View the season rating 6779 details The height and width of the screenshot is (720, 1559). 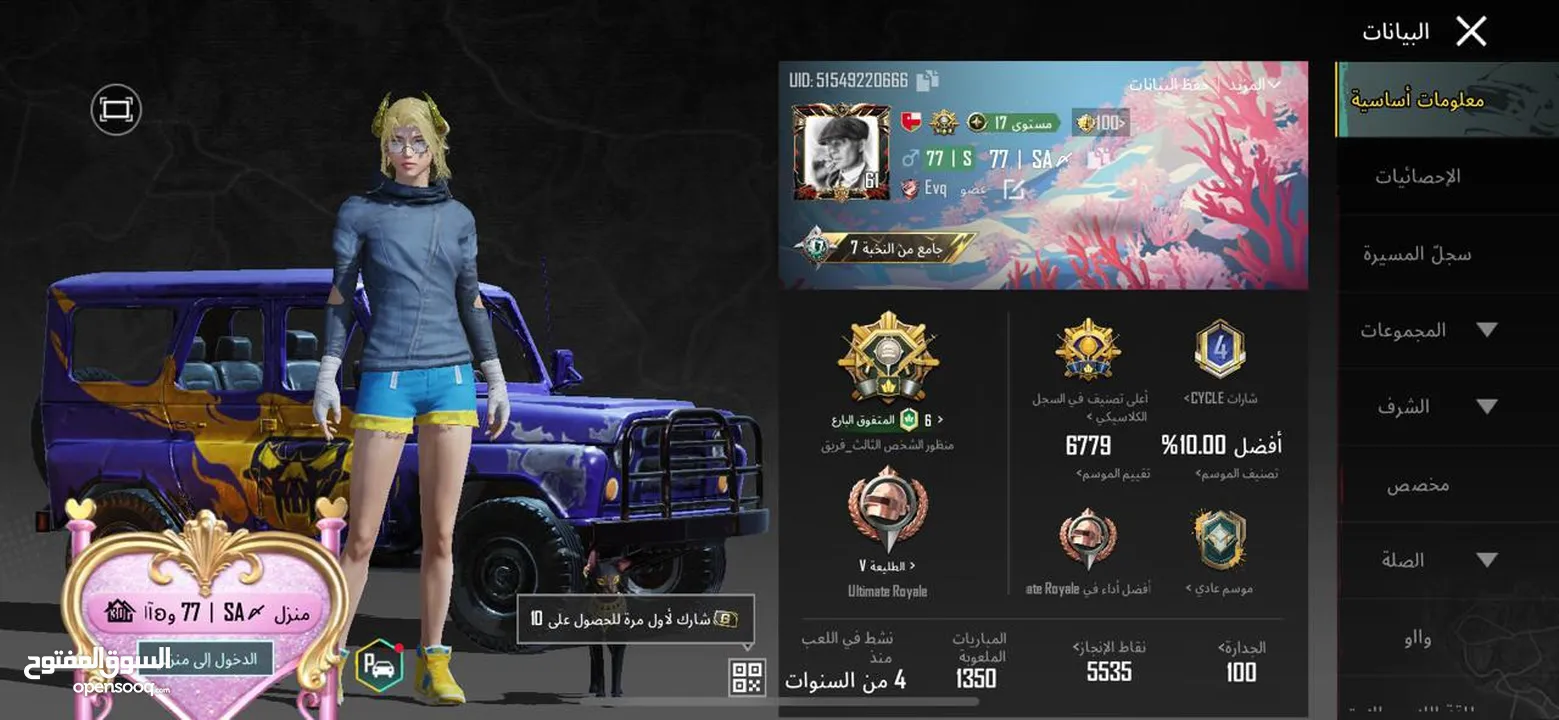1088,446
